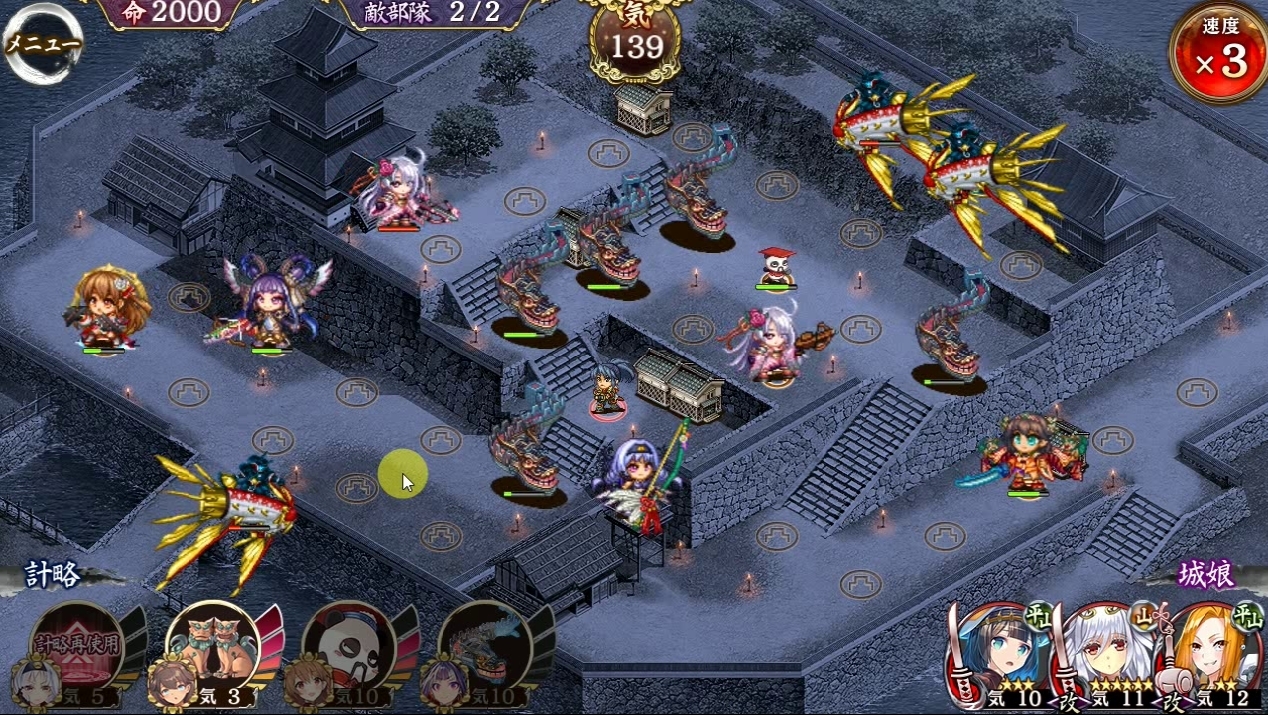Open the メニュー menu
1268x715 pixels.
[42, 45]
